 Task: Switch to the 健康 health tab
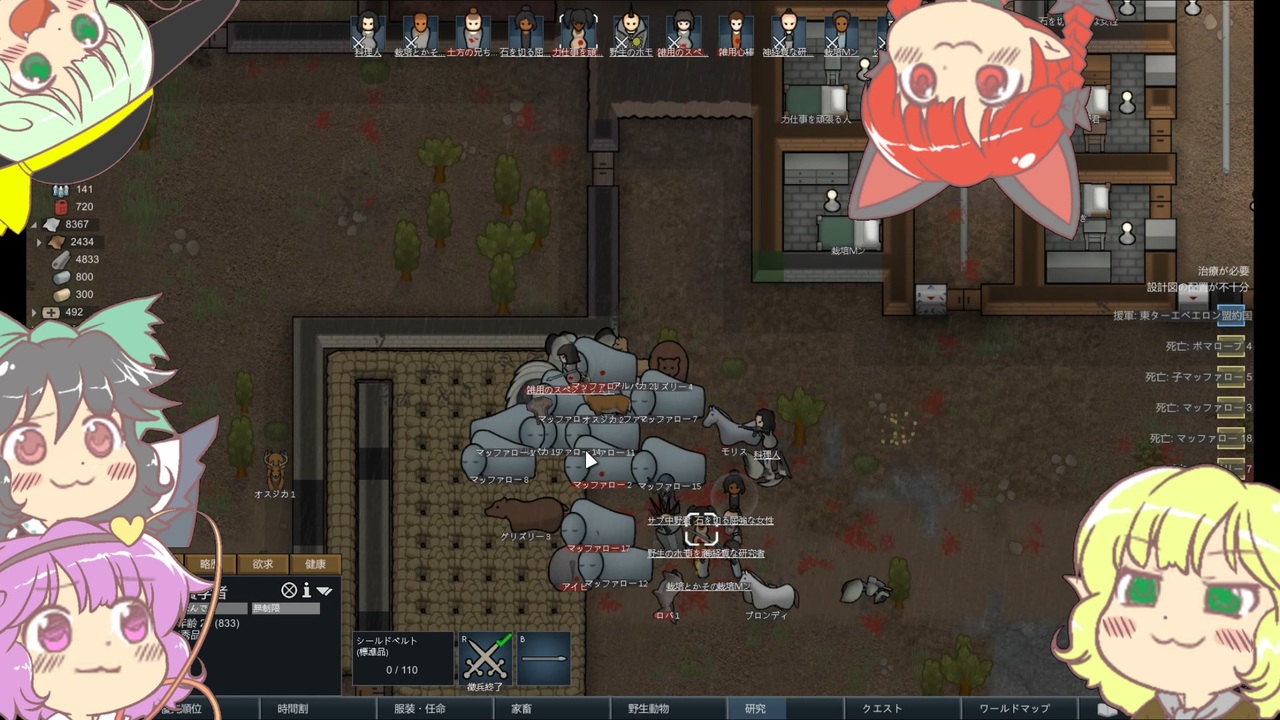(x=316, y=564)
